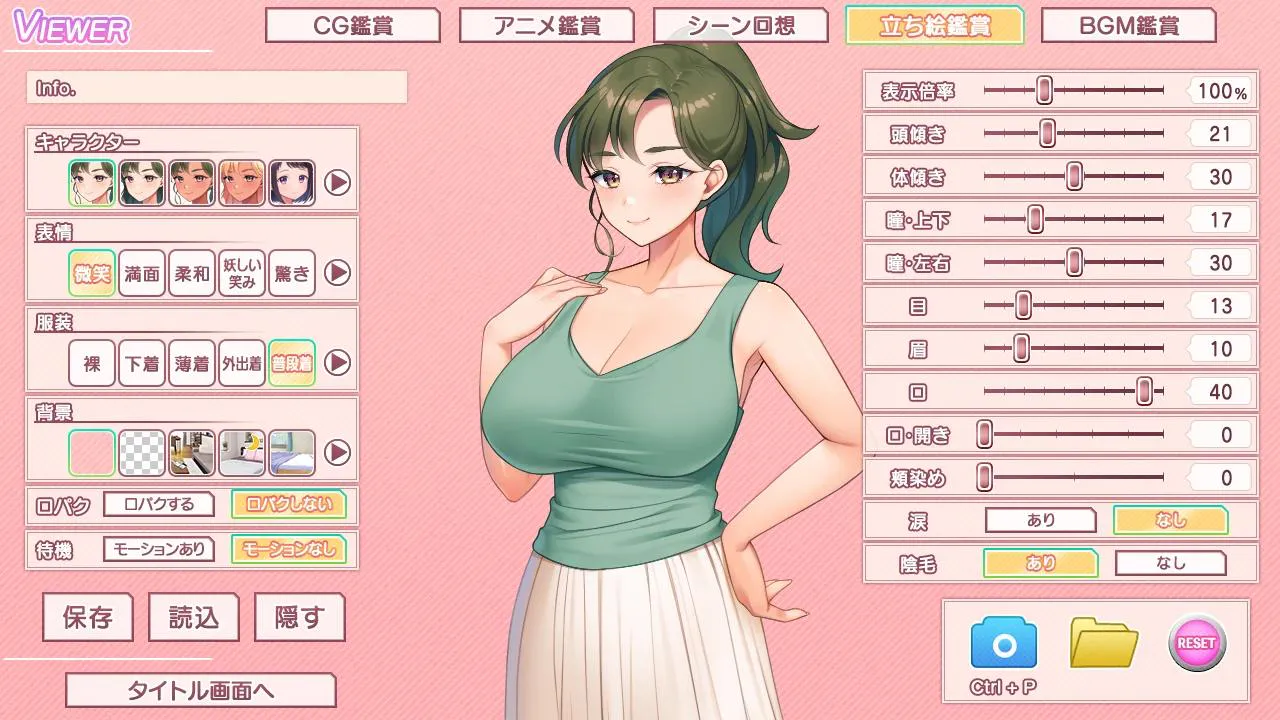Click the 保存 save button
Screen dimensions: 1280x720
coord(88,617)
